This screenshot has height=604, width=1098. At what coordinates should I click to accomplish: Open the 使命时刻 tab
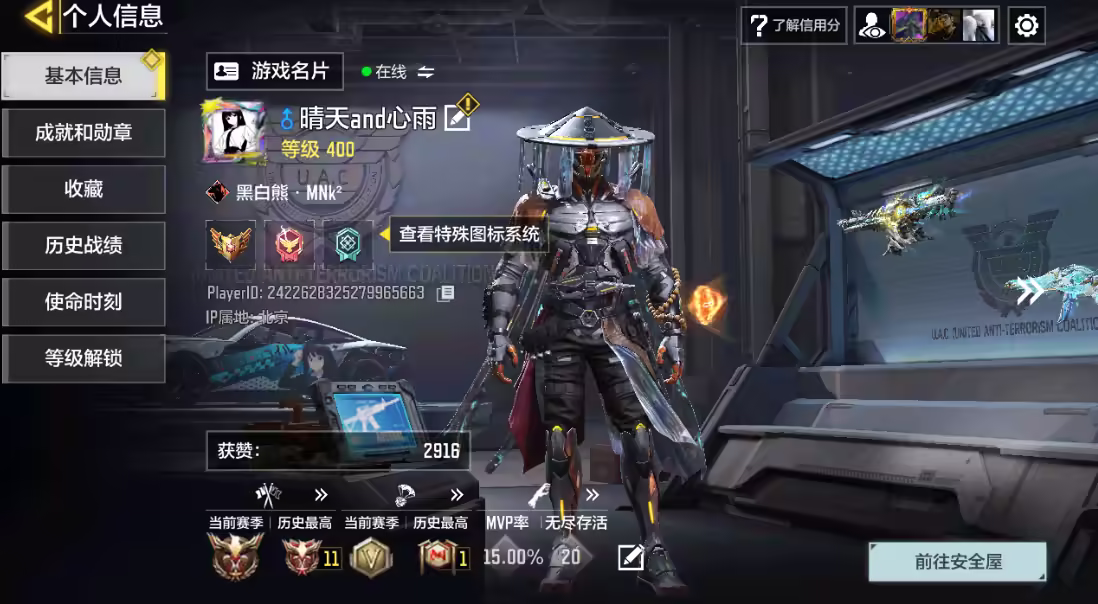tap(83, 302)
